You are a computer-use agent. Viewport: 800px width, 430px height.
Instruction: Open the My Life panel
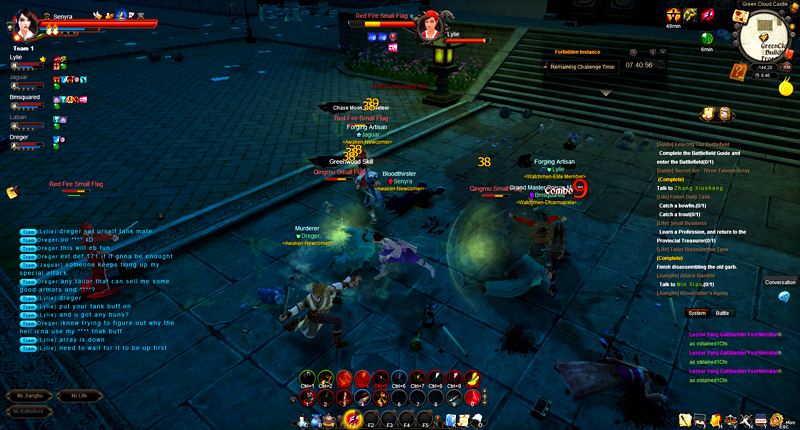80,396
